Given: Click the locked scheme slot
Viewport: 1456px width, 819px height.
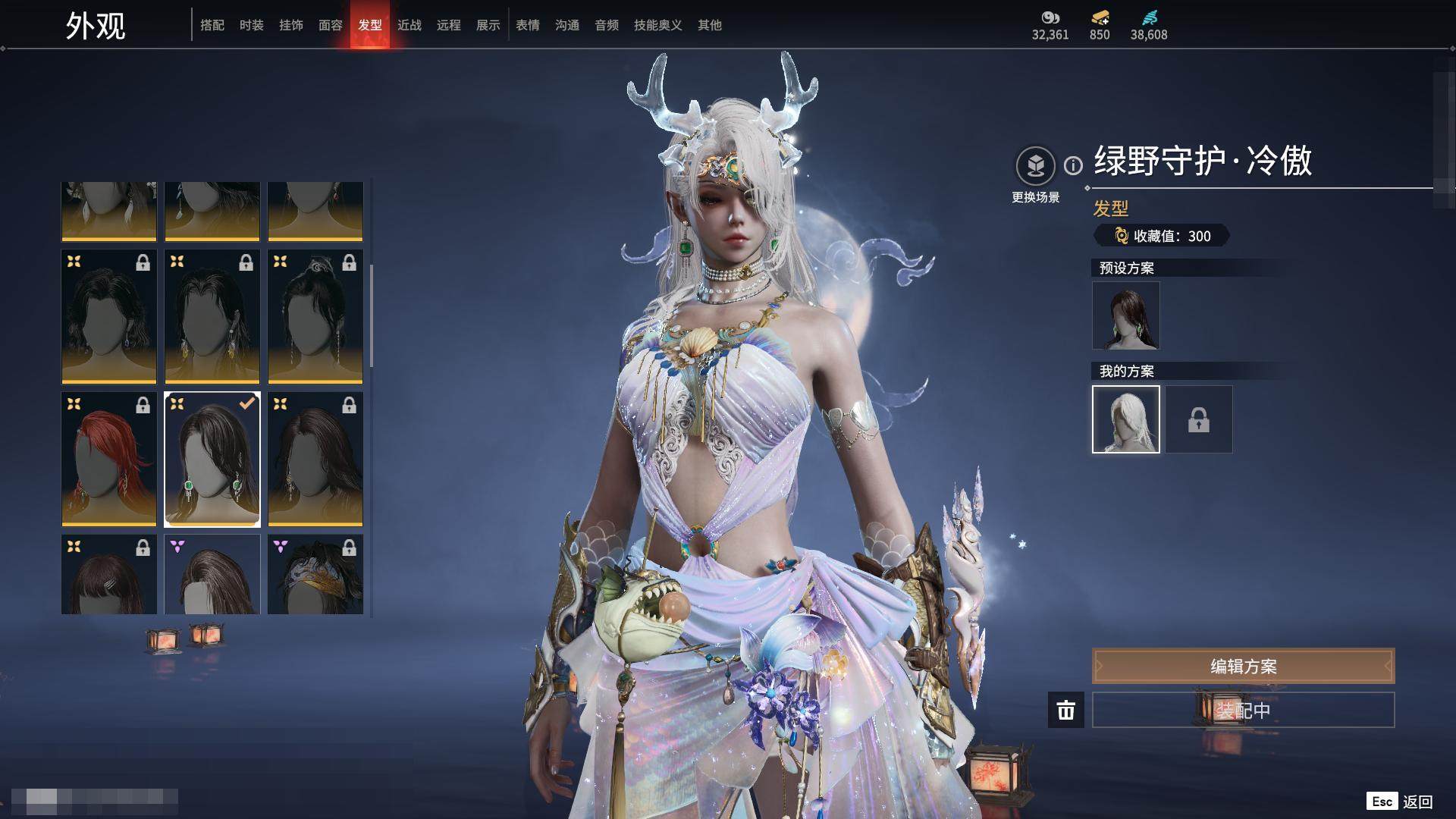Looking at the screenshot, I should point(1199,419).
